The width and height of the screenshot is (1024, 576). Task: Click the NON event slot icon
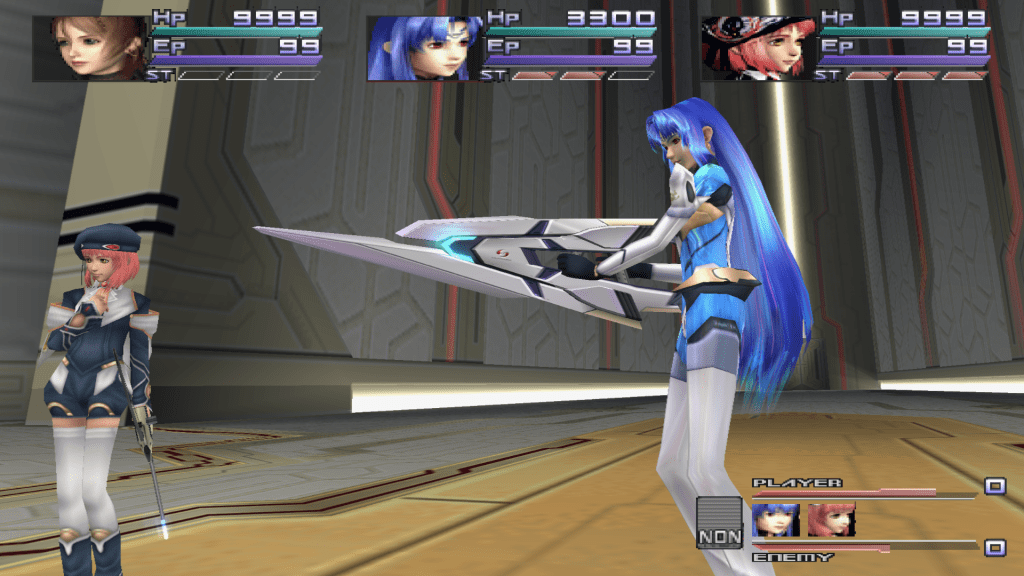click(720, 523)
